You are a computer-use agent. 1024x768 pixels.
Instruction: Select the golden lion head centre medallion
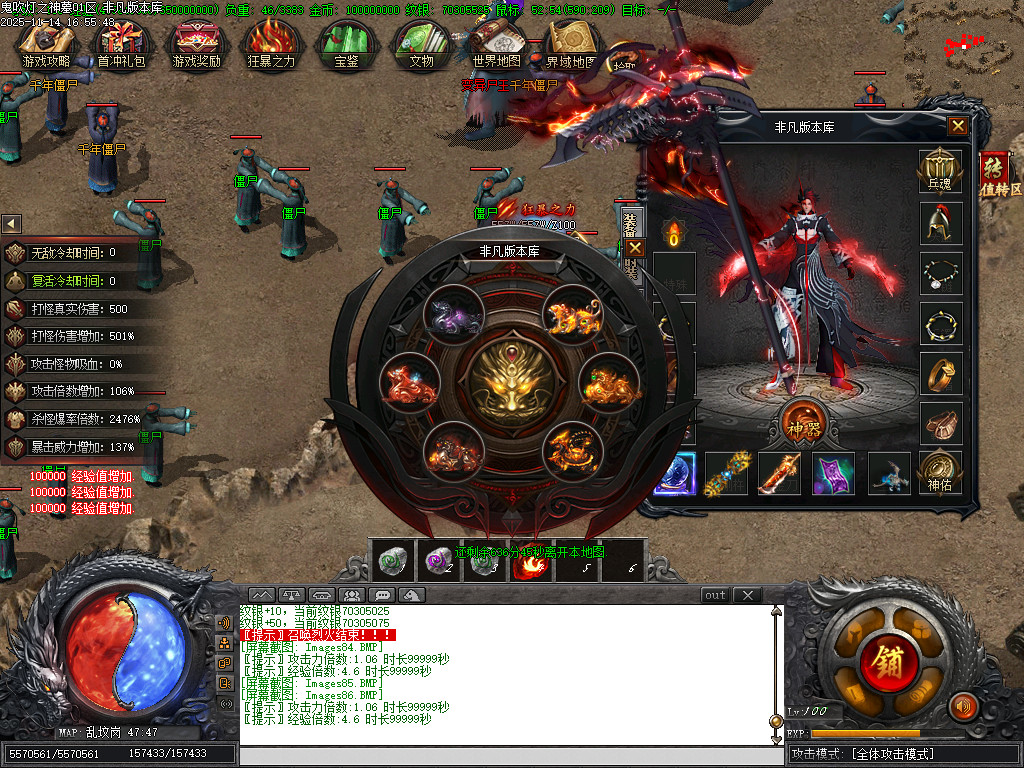tap(511, 381)
